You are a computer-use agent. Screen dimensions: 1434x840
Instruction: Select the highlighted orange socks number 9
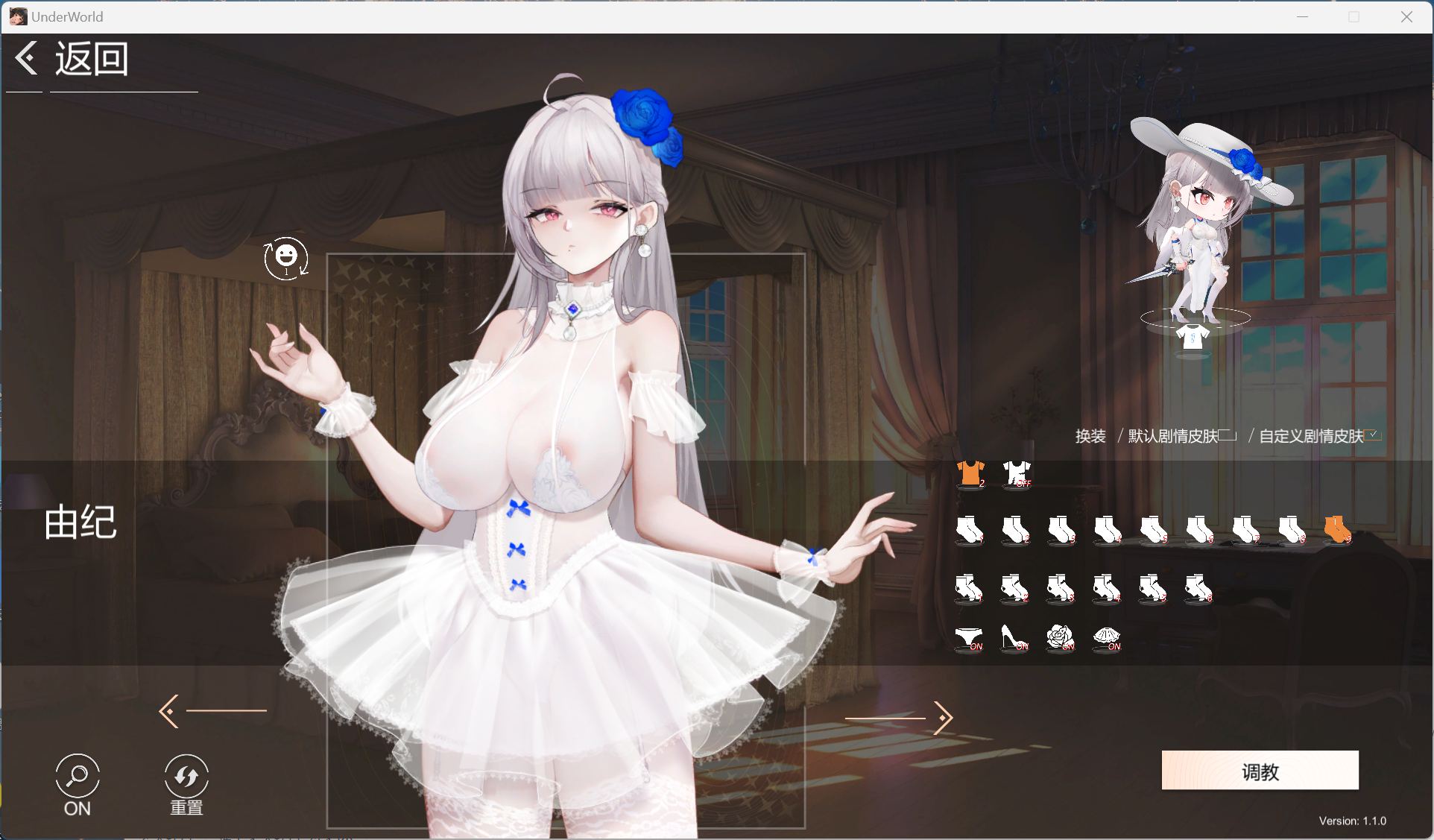(1338, 528)
